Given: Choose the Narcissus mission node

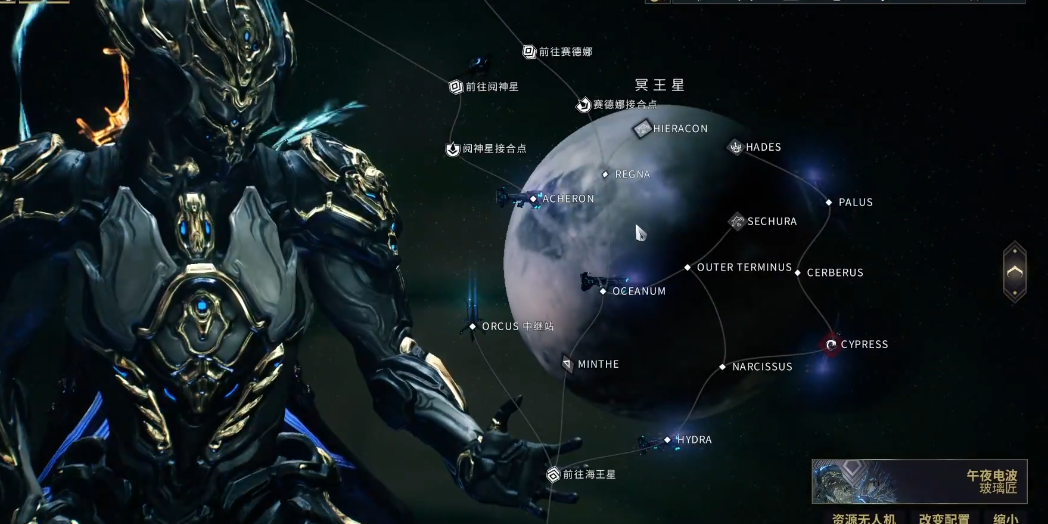Looking at the screenshot, I should tap(723, 367).
